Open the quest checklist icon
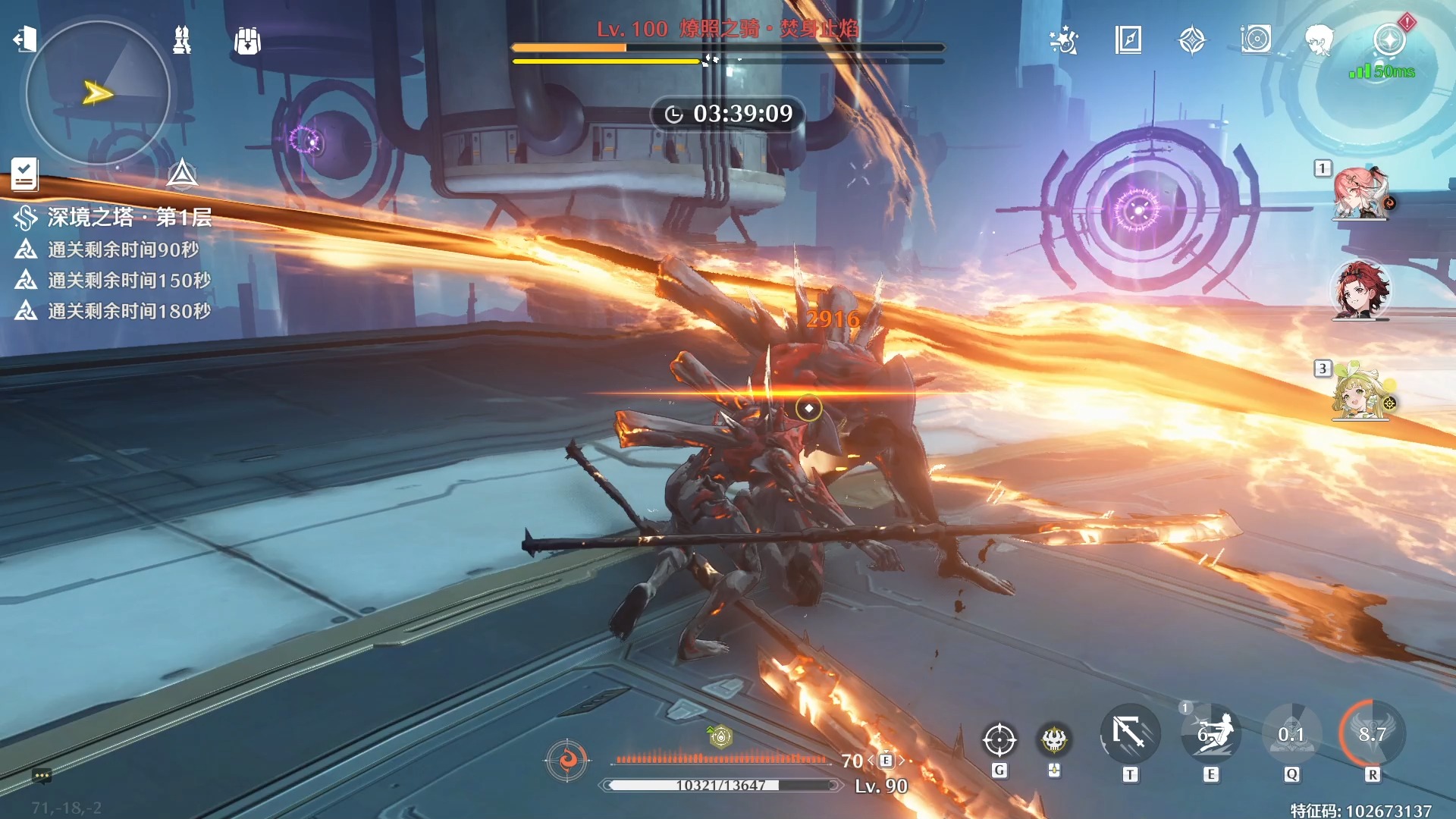1456x819 pixels. pyautogui.click(x=24, y=174)
